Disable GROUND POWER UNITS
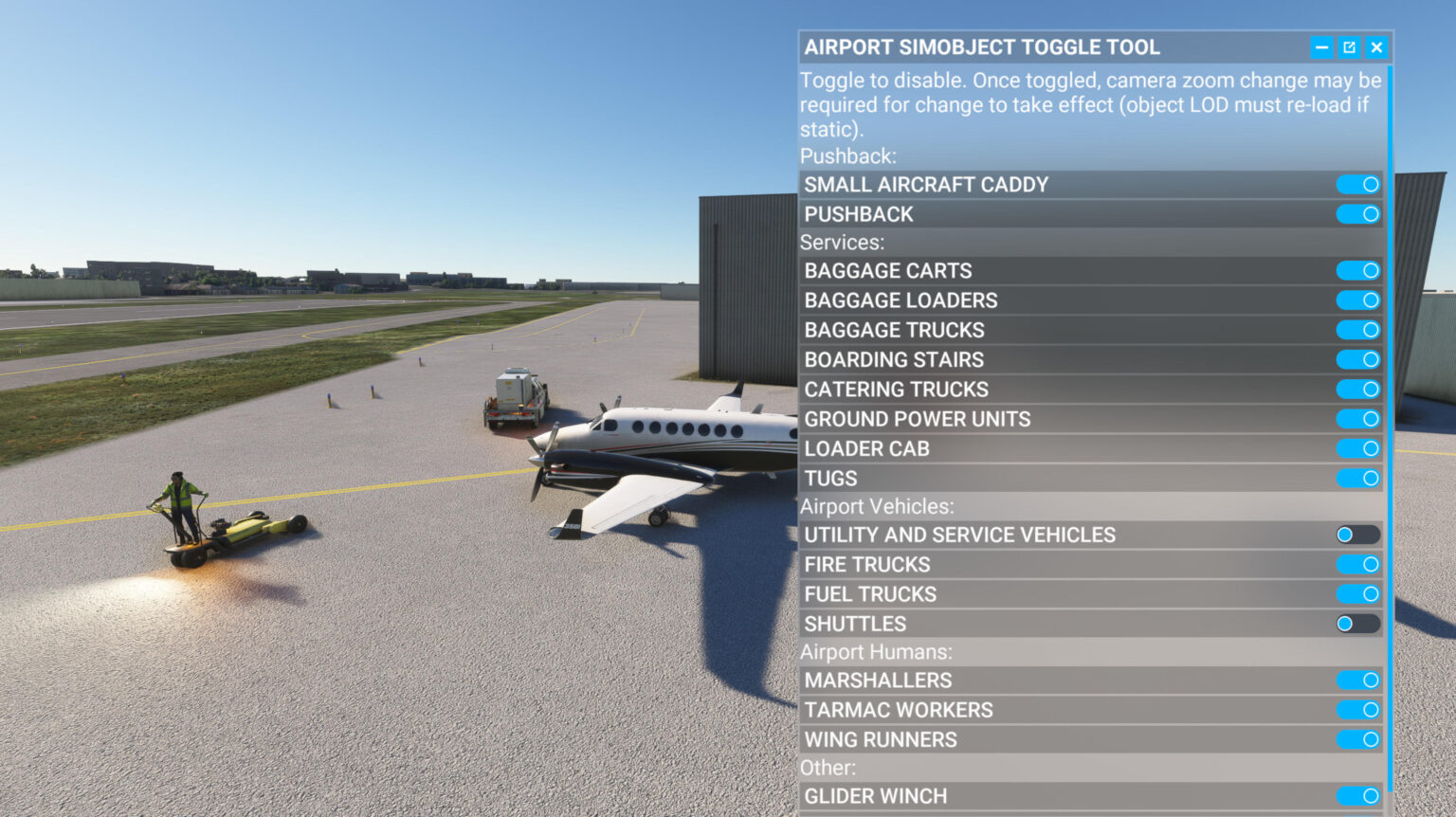 [x=1357, y=418]
